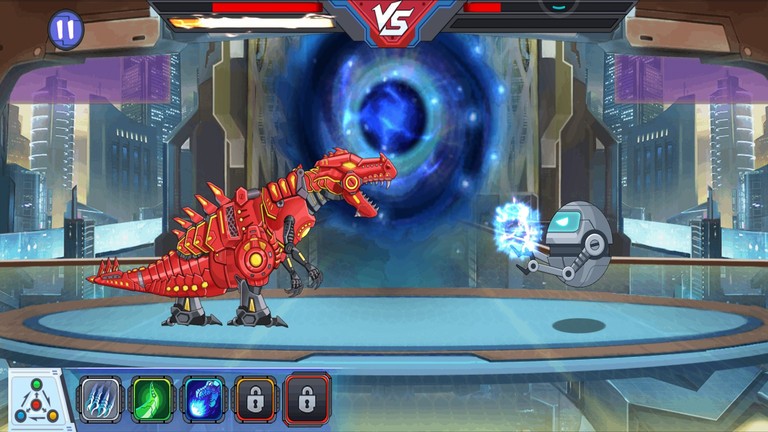Activate the claw slash ability
This screenshot has height=432, width=768.
pyautogui.click(x=100, y=399)
